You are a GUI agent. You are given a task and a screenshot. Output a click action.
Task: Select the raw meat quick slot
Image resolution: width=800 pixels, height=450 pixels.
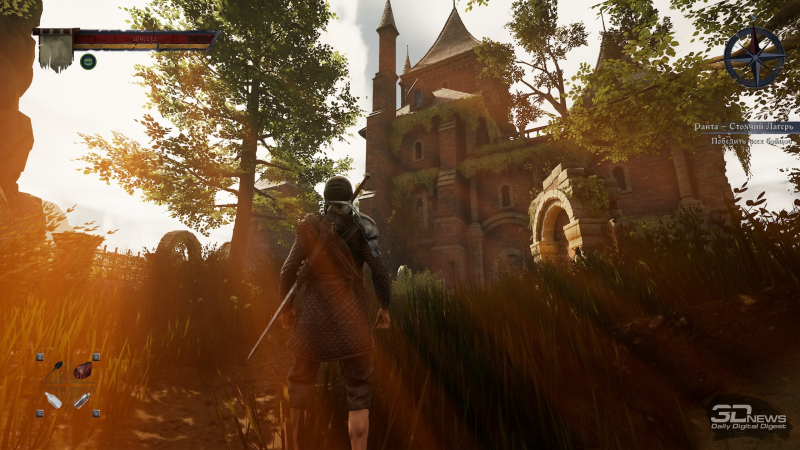coord(82,370)
